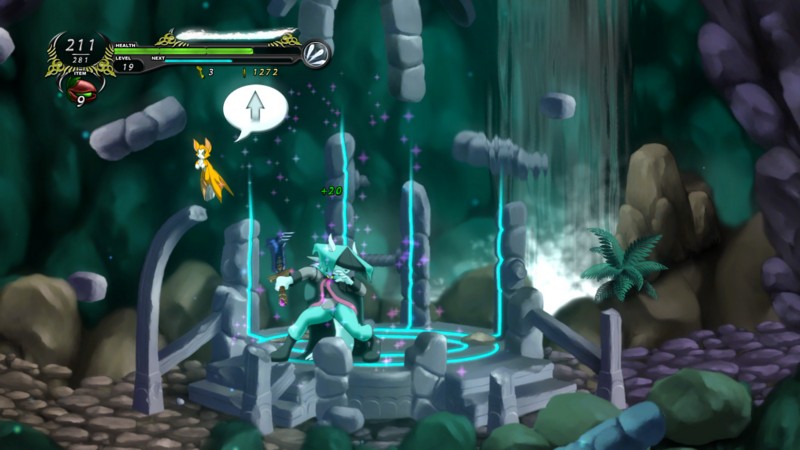This screenshot has width=800, height=450.
Task: Use the red item in the item slot
Action: coord(81,92)
